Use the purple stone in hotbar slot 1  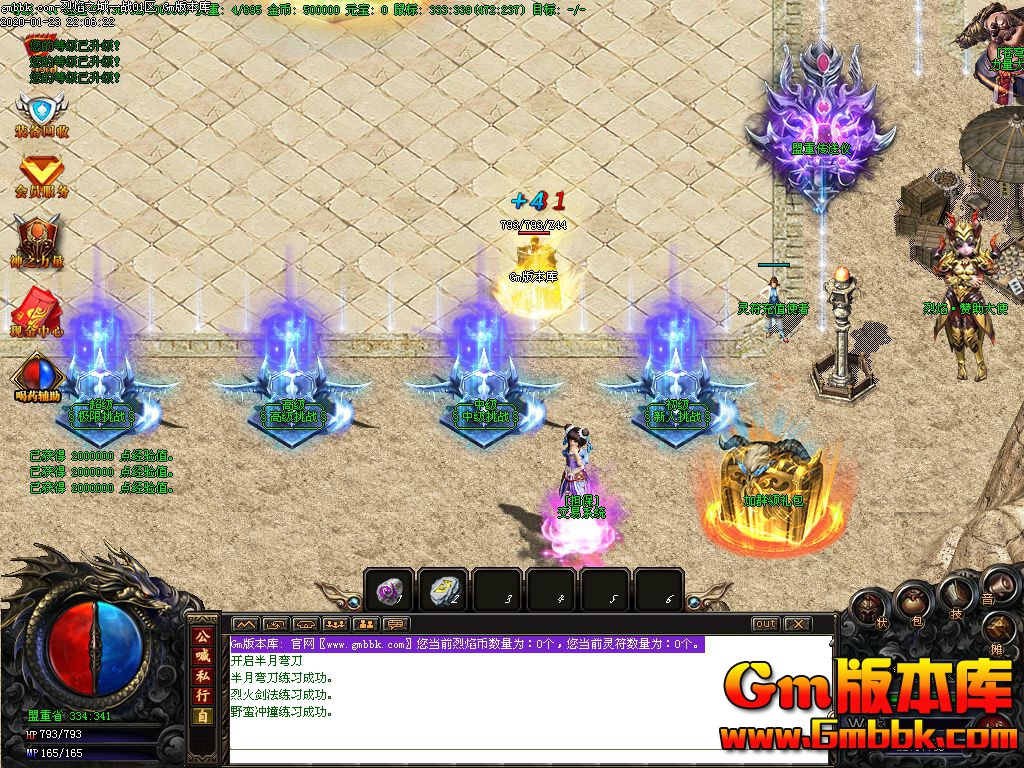coord(388,591)
